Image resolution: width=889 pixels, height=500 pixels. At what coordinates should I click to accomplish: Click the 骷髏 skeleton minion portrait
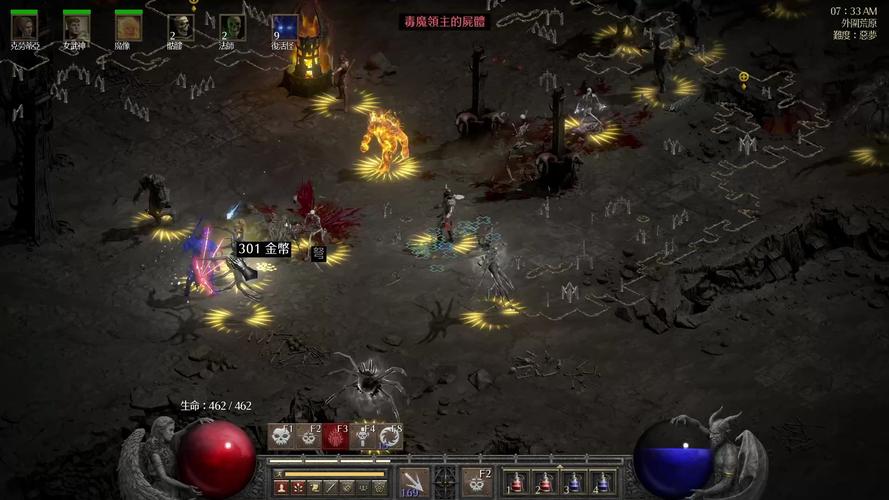tap(180, 27)
